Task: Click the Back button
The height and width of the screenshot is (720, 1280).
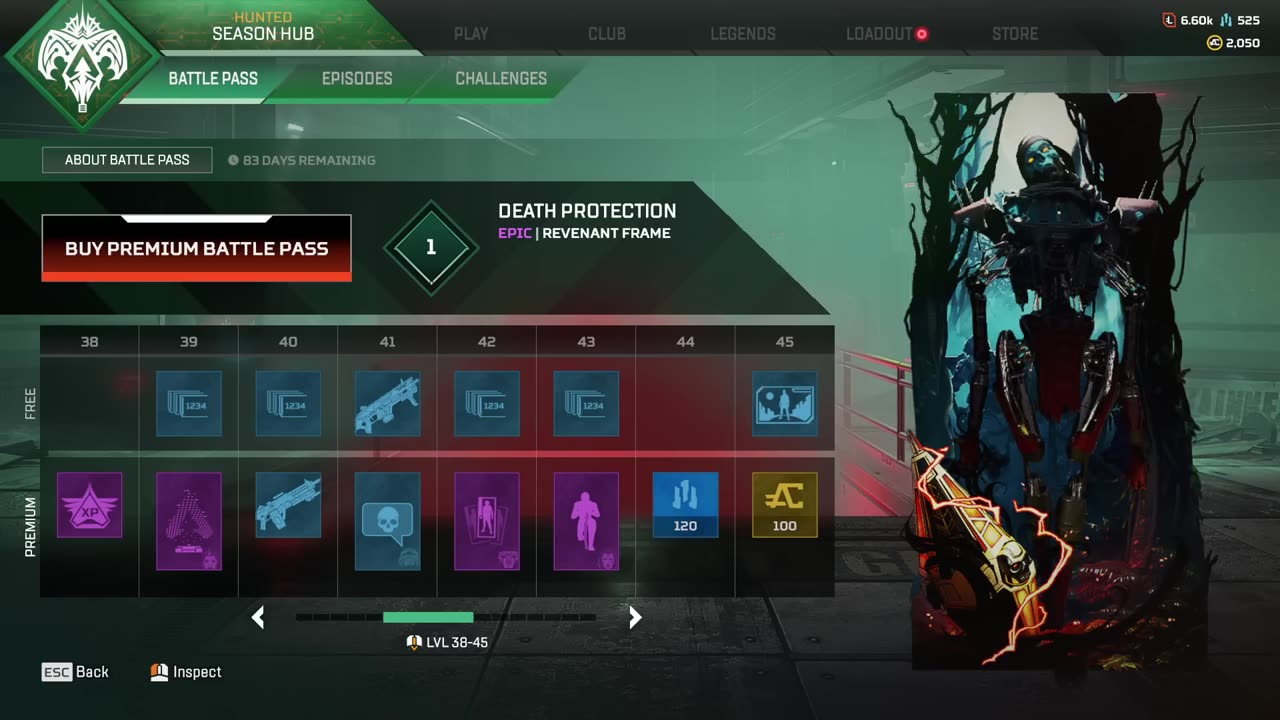Action: (76, 672)
